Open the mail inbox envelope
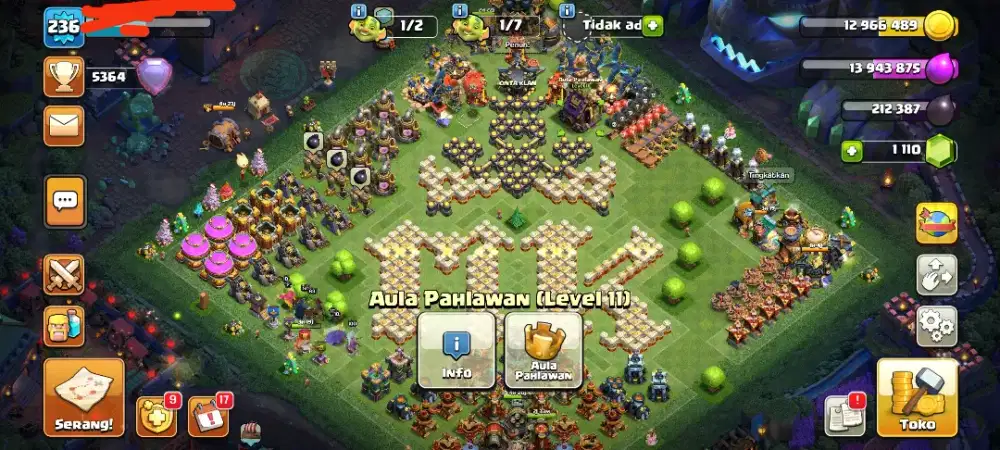Image resolution: width=1000 pixels, height=450 pixels. click(64, 125)
